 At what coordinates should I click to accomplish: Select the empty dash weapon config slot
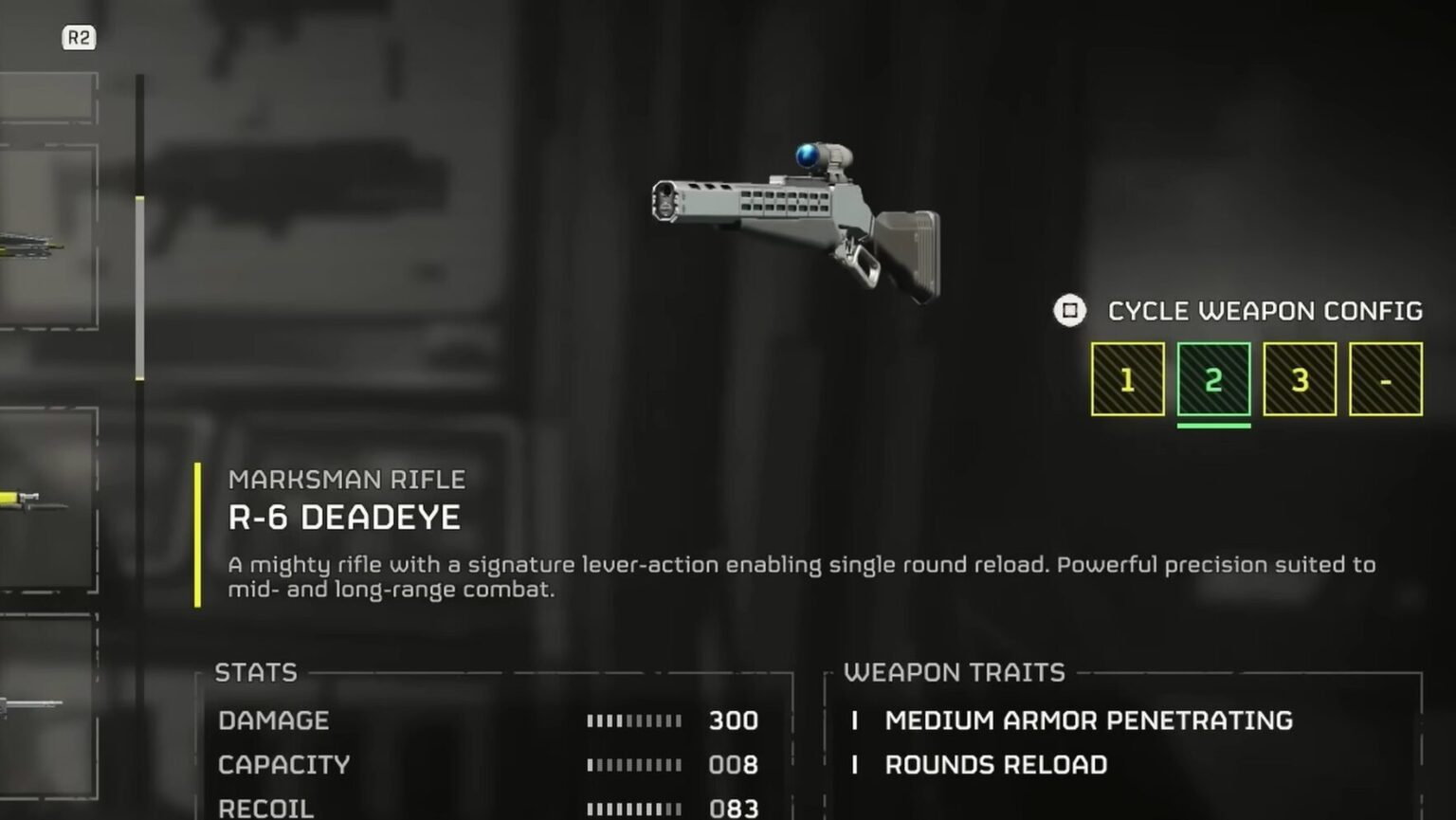click(x=1386, y=379)
